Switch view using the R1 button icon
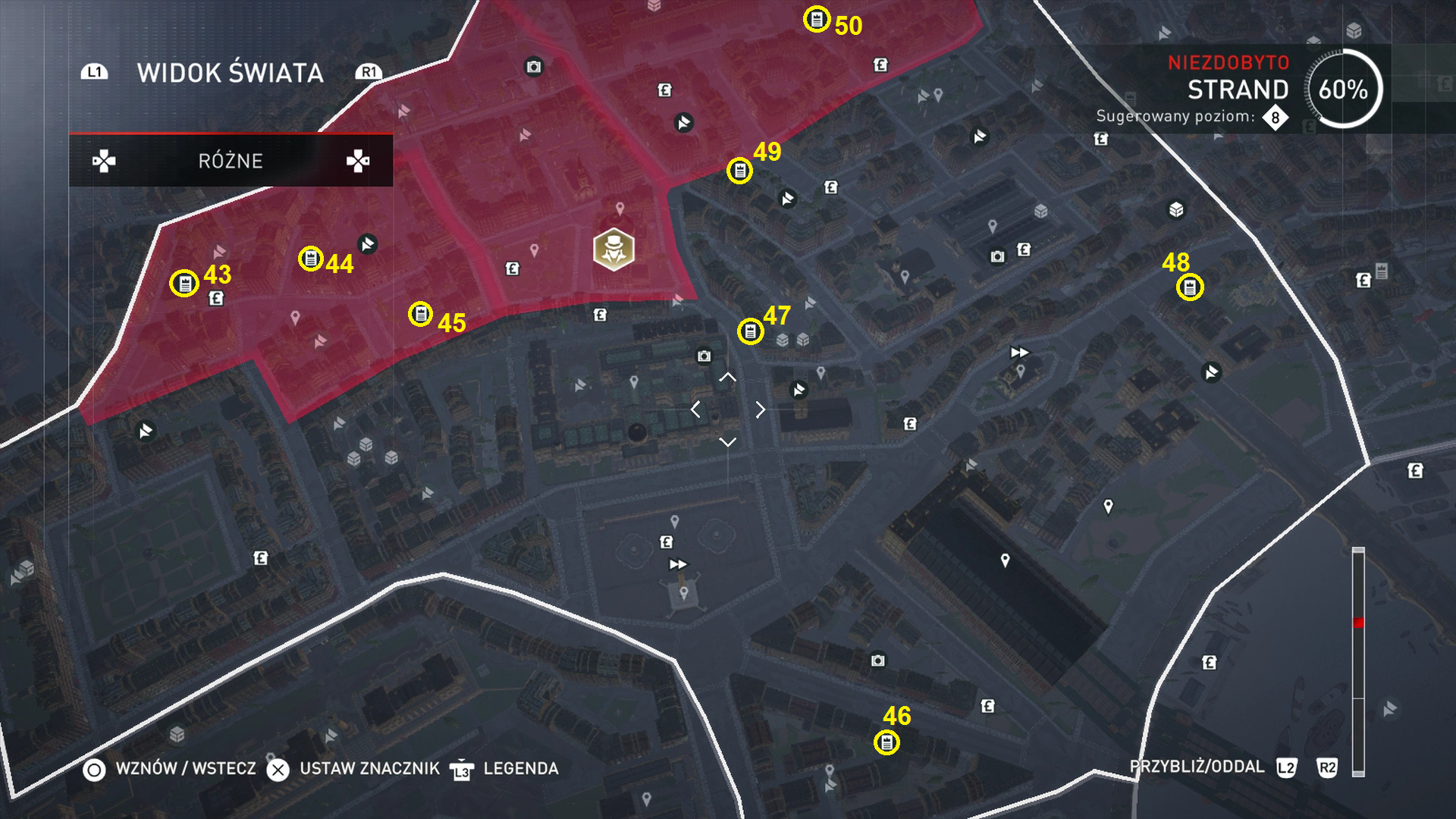1456x819 pixels. (x=369, y=72)
